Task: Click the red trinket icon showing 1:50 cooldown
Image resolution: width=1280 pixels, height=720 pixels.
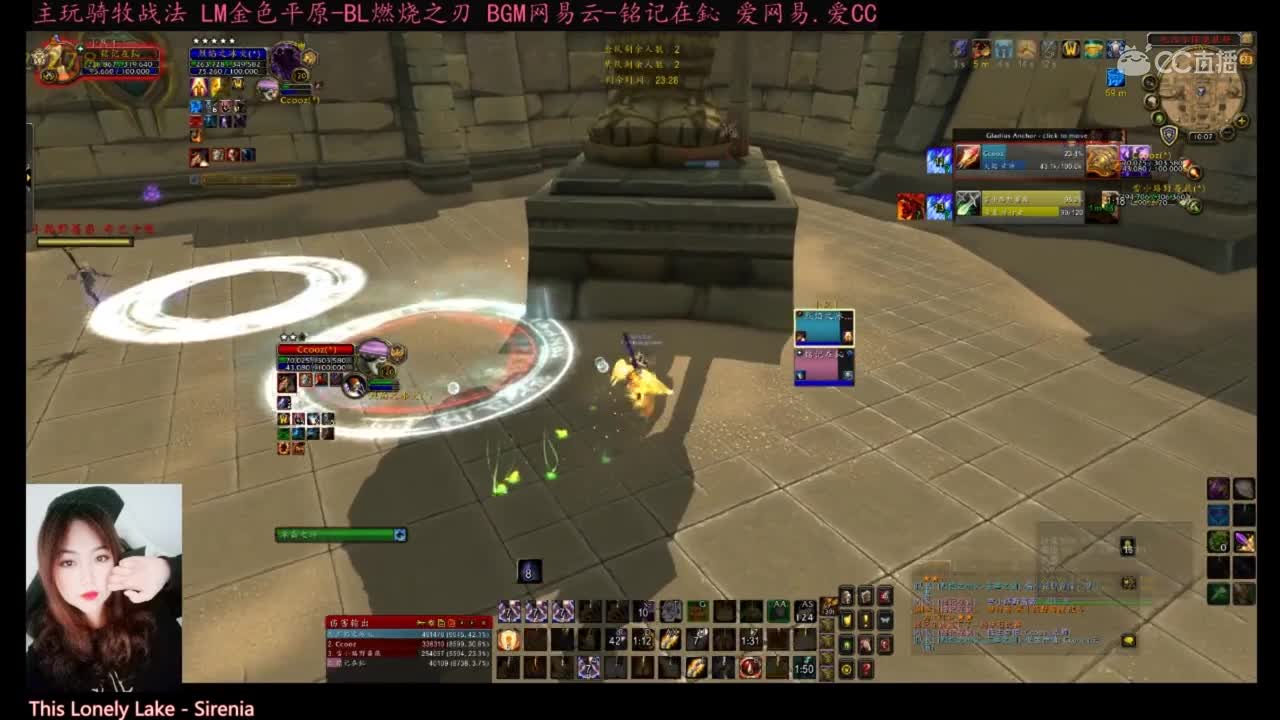Action: click(x=803, y=668)
